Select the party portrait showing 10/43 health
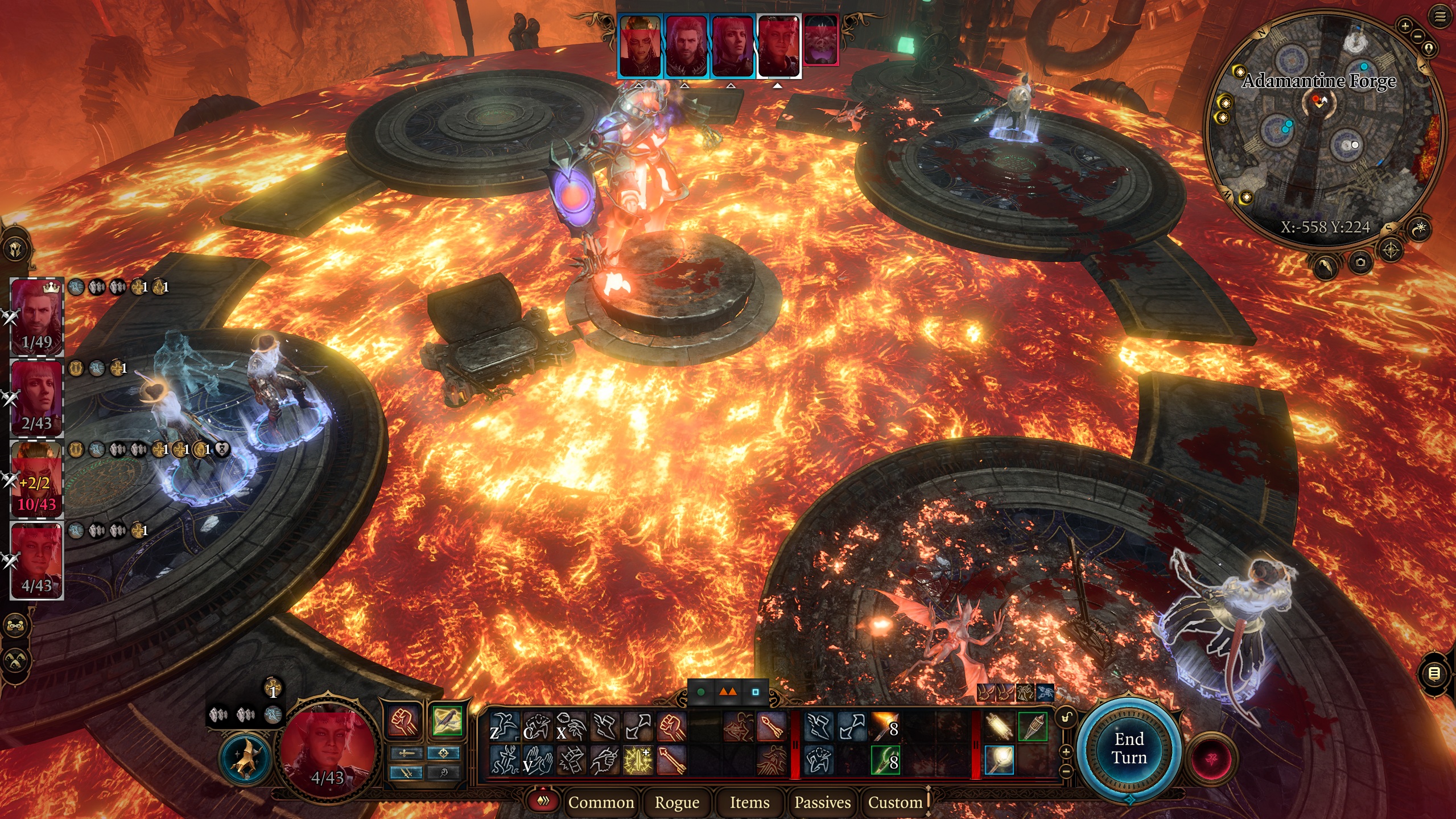The image size is (1456, 819). coord(37,479)
